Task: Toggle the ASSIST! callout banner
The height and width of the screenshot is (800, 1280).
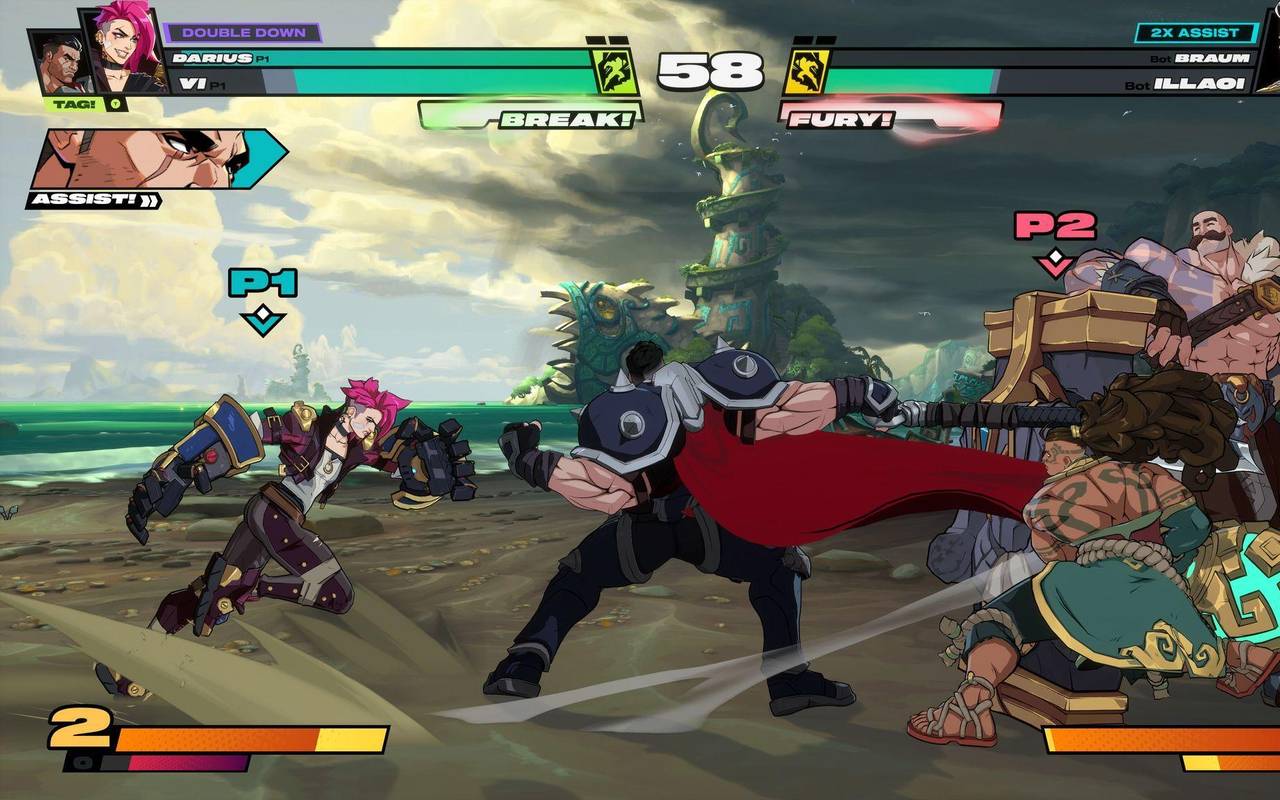Action: coord(84,200)
